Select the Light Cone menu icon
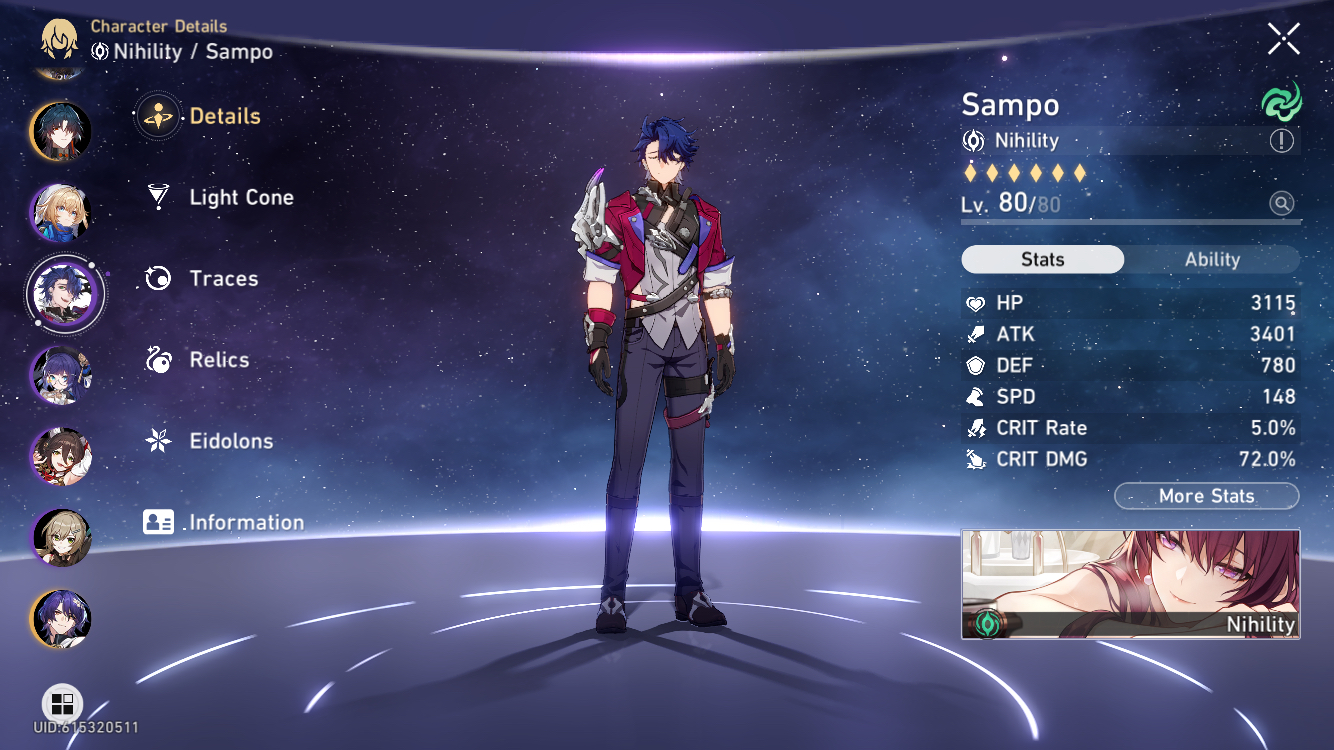Image resolution: width=1334 pixels, height=750 pixels. pos(158,197)
